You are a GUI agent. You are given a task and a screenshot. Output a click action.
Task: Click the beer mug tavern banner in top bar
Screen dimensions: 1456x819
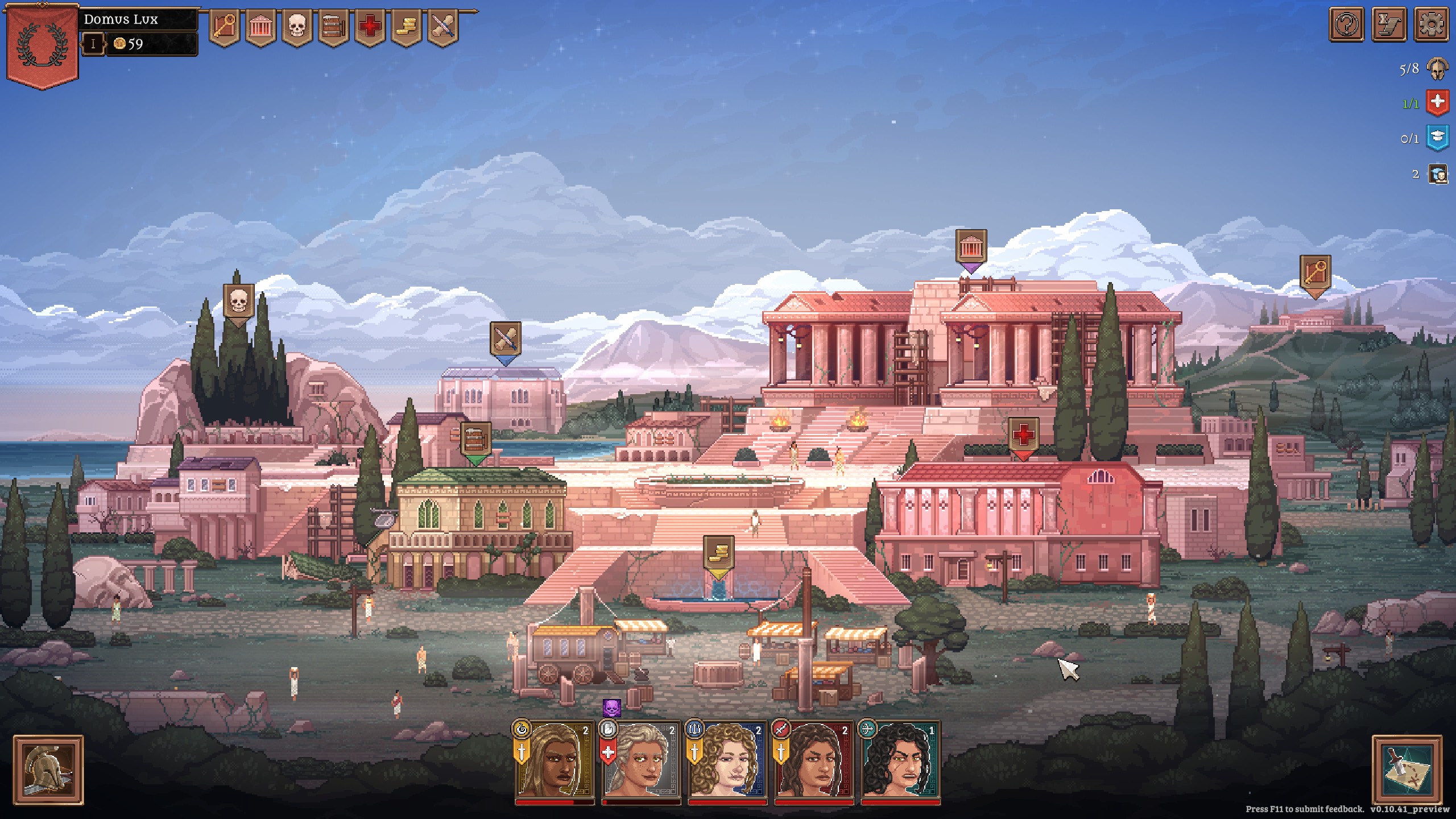point(333,27)
